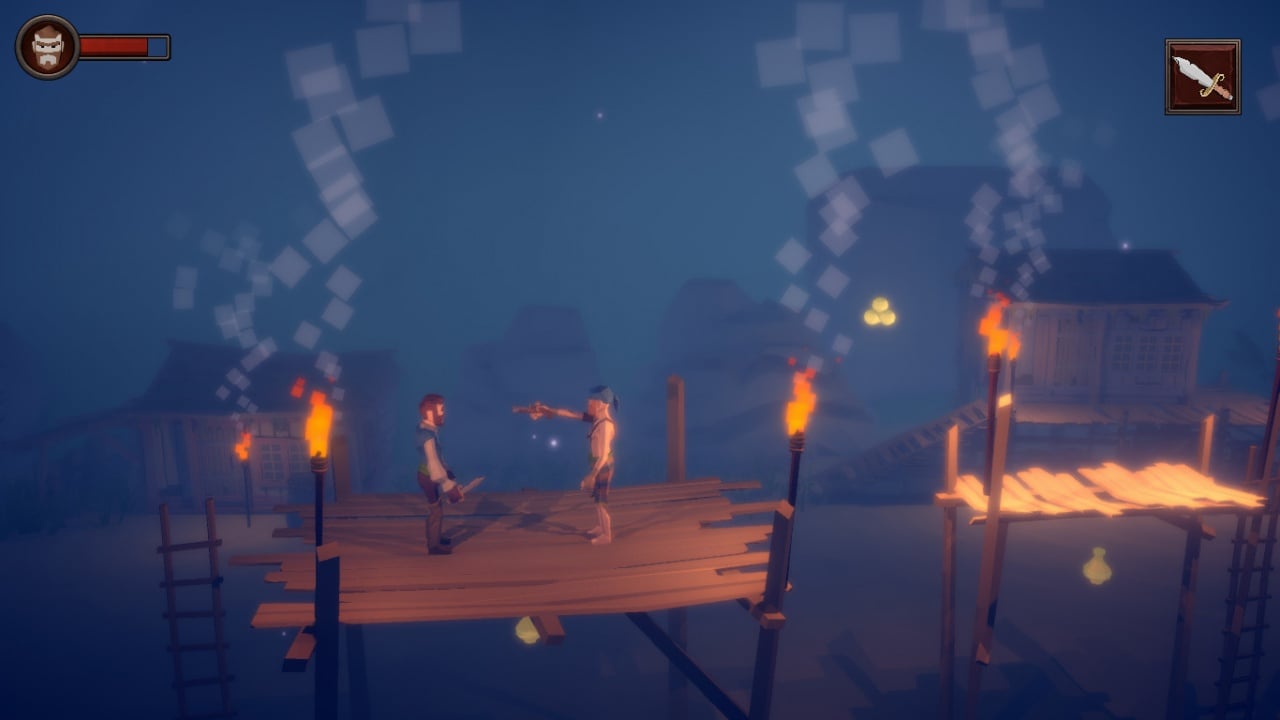The height and width of the screenshot is (720, 1280).
Task: Select the cutlass weapon slot
Action: (x=1202, y=77)
